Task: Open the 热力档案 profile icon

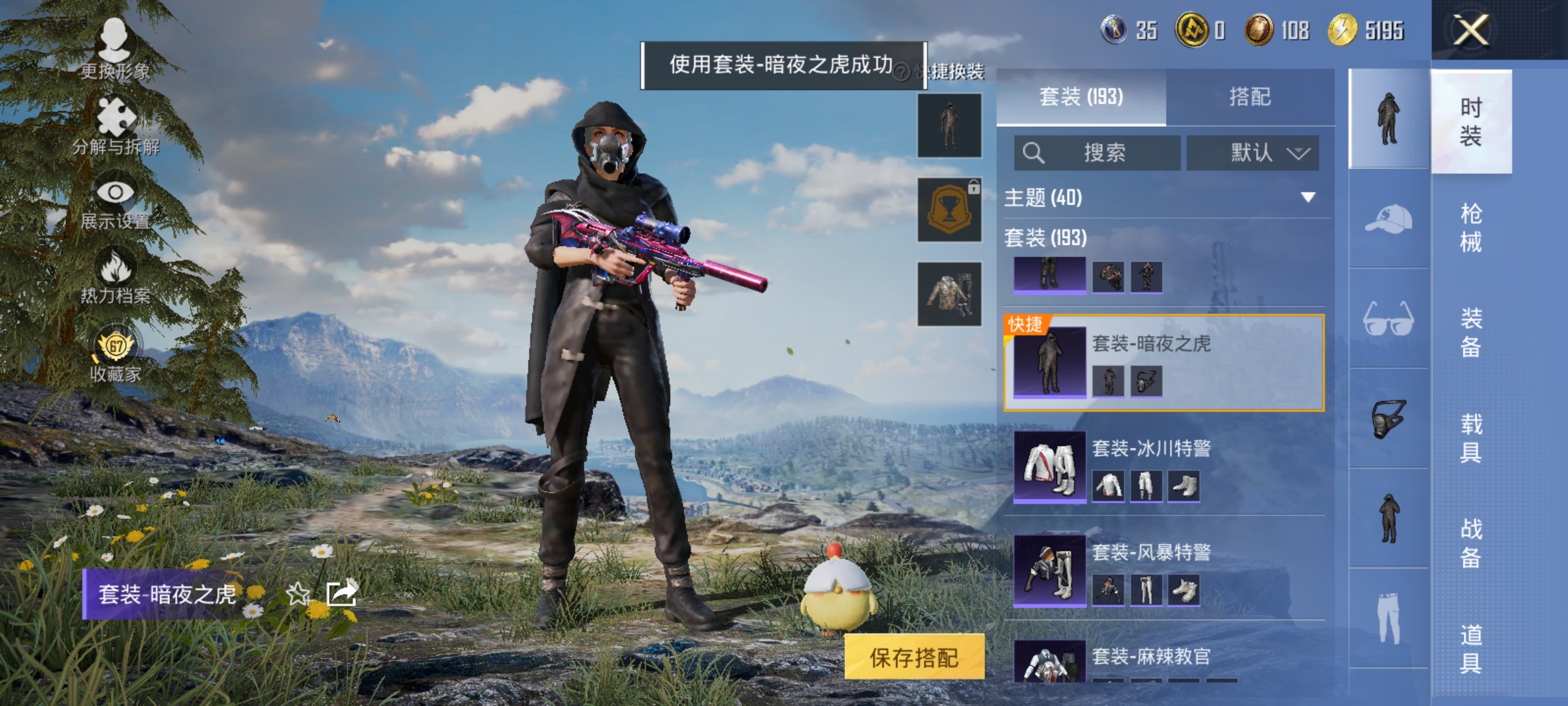Action: [116, 278]
